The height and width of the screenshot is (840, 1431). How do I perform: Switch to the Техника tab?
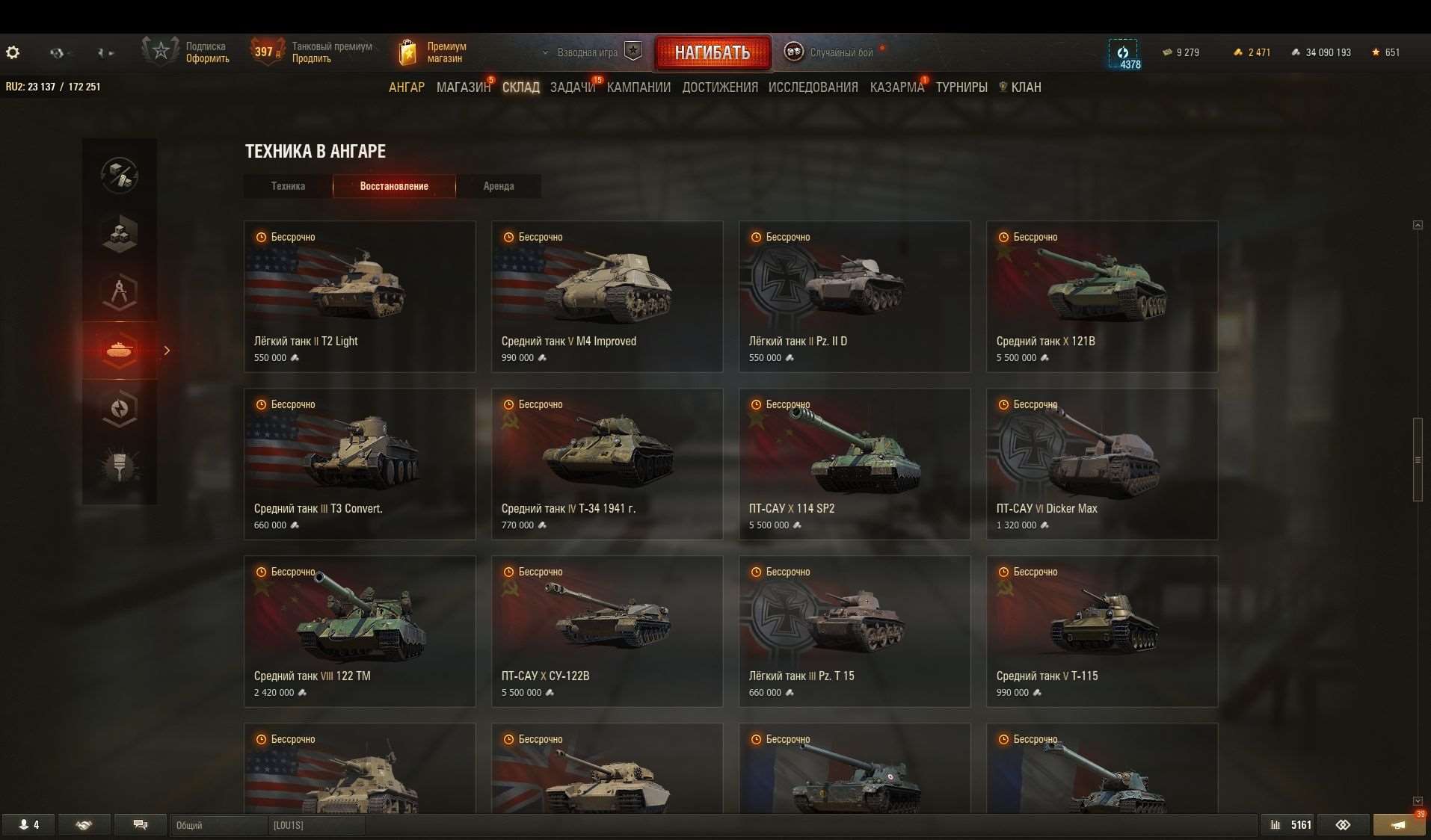pyautogui.click(x=288, y=186)
